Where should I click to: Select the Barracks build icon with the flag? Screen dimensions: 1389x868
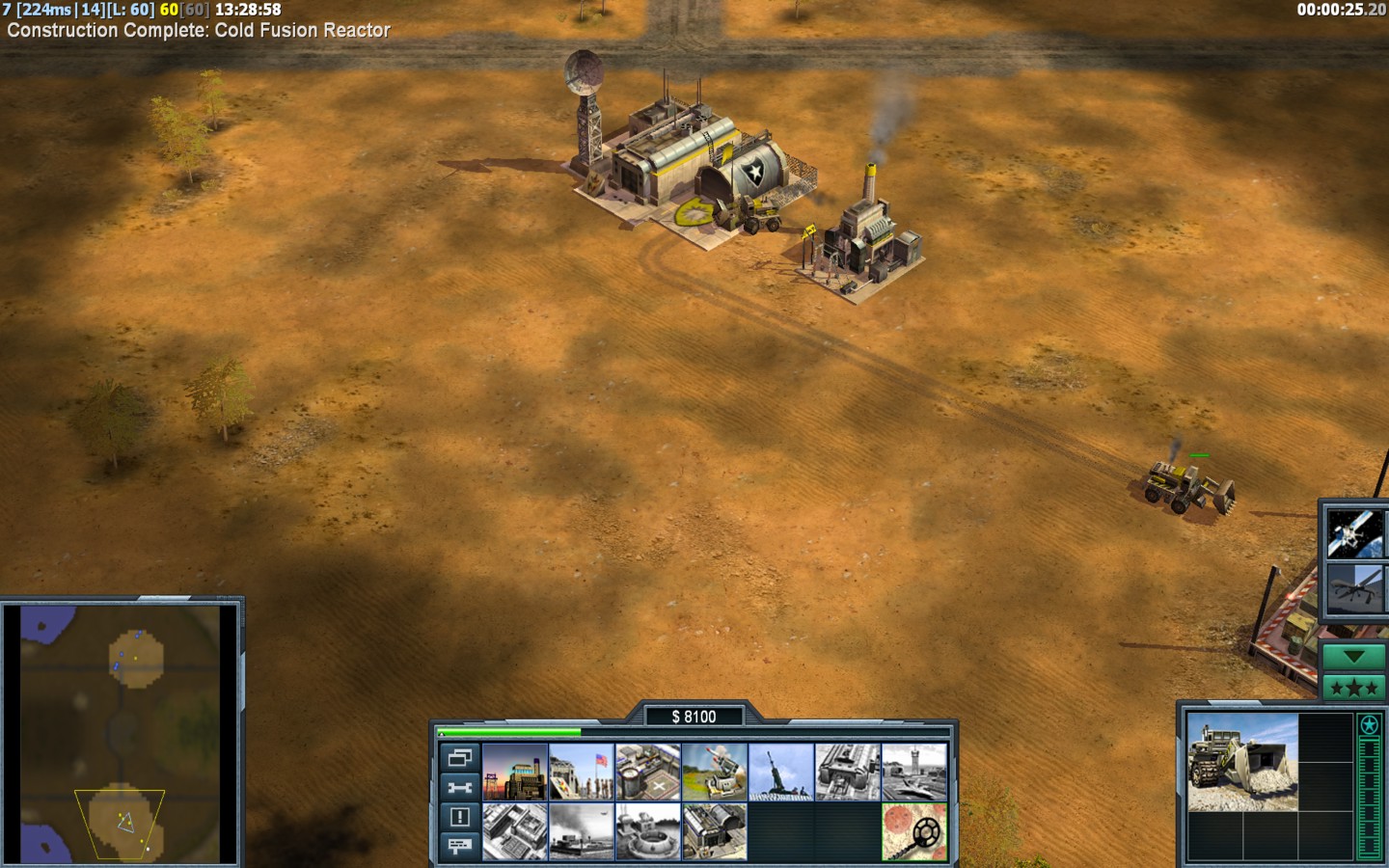(x=582, y=772)
